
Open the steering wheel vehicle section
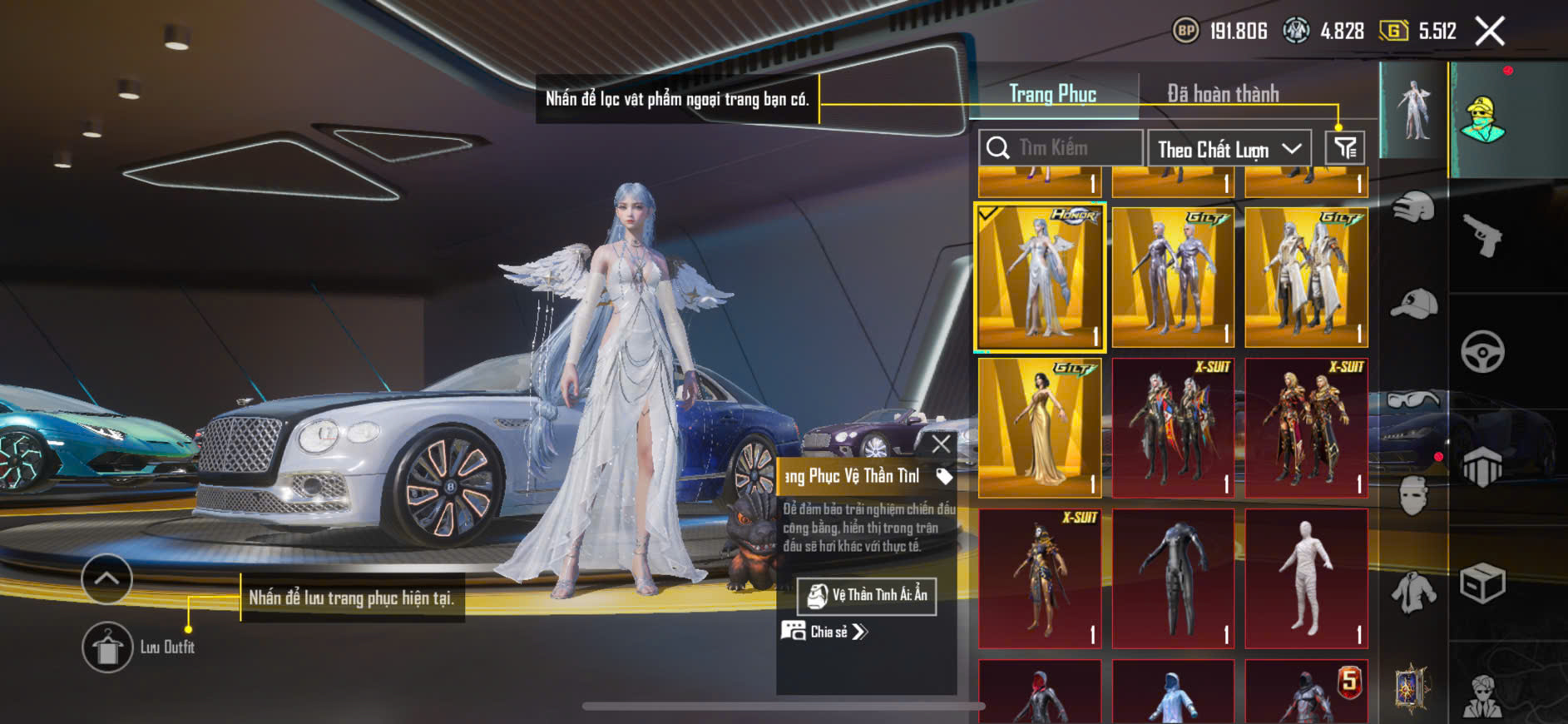(x=1482, y=351)
